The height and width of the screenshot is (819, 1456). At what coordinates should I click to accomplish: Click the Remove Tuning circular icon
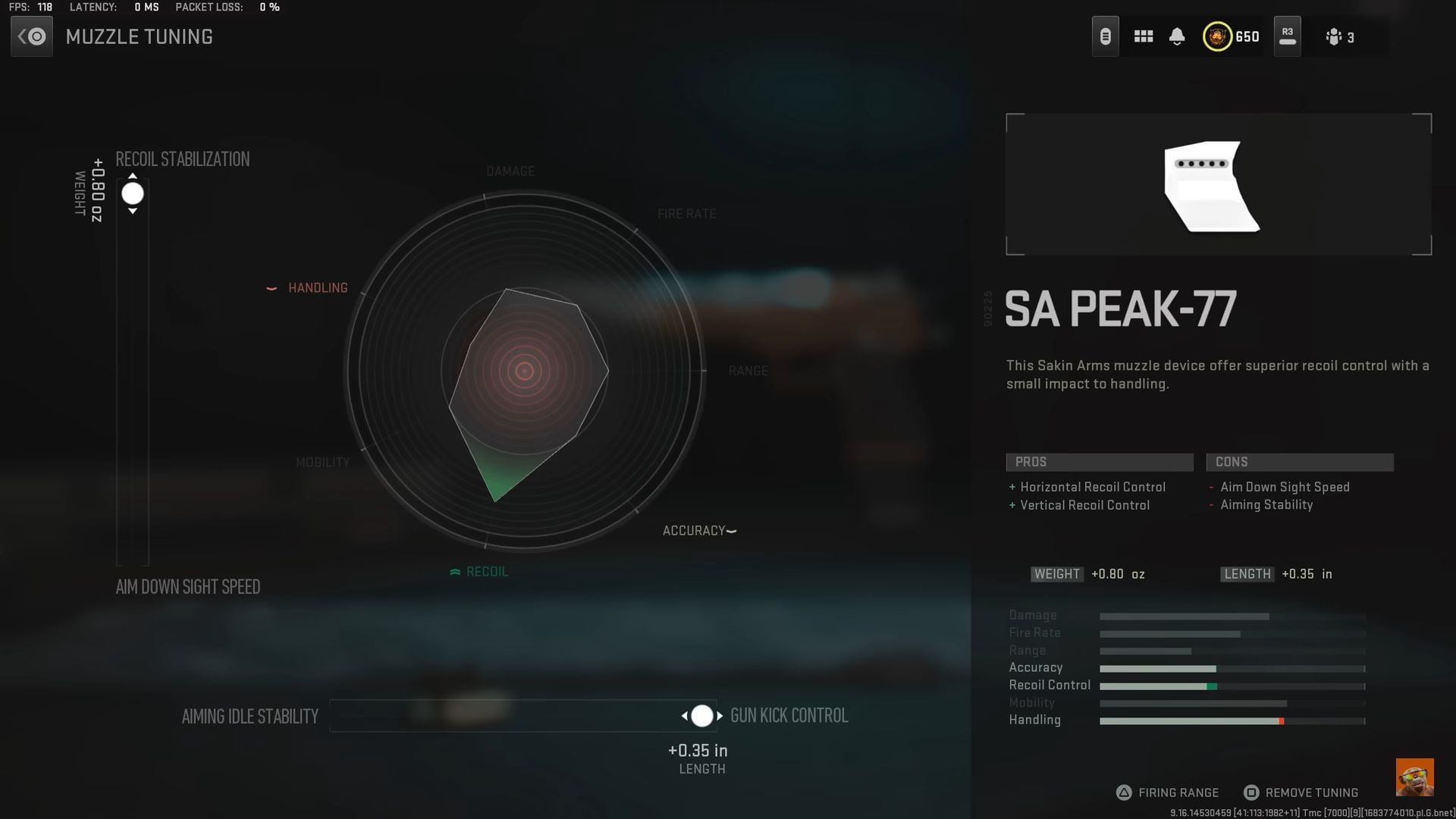click(x=1251, y=792)
